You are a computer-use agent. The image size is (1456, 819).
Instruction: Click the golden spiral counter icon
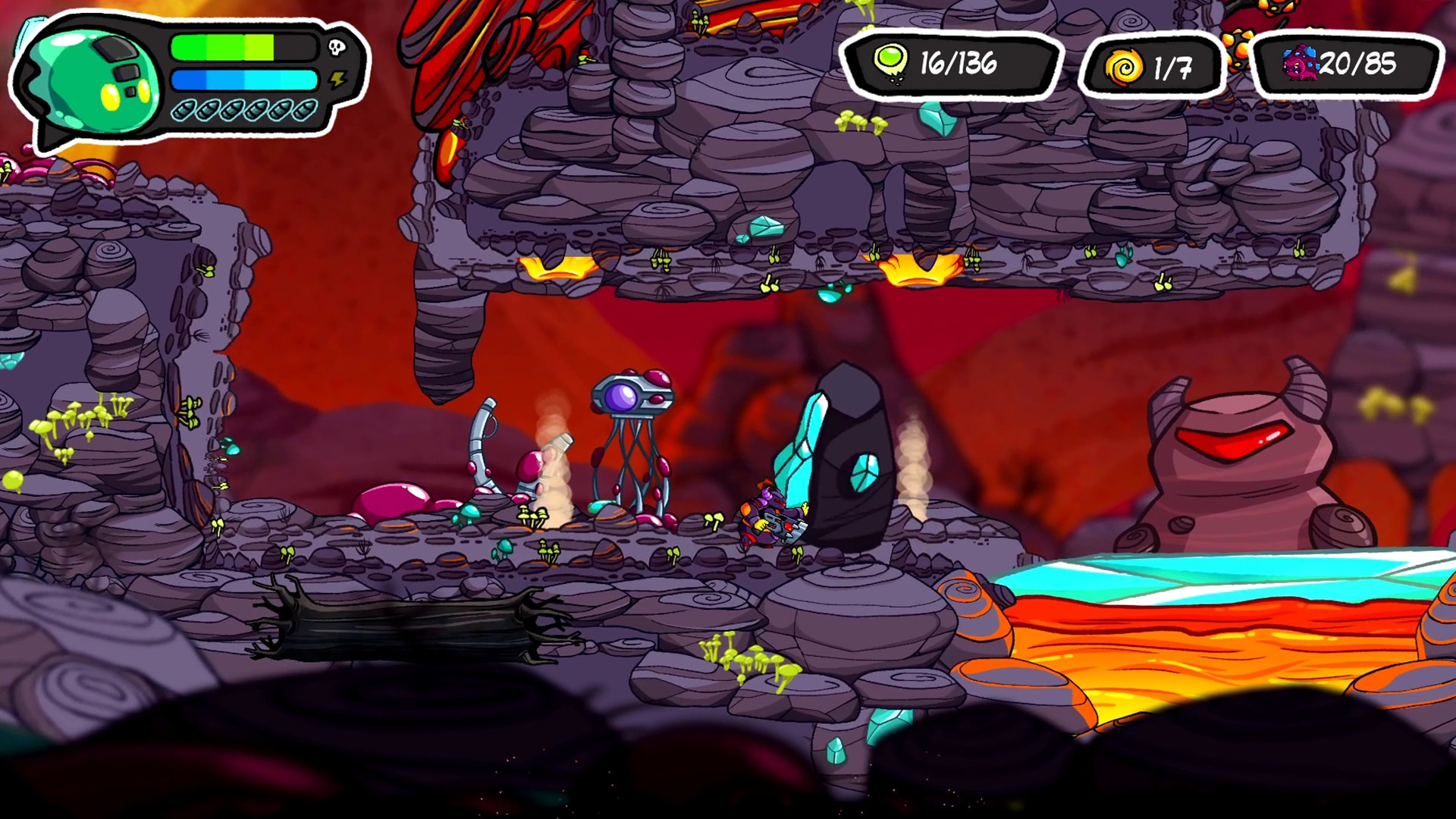coord(1123,67)
